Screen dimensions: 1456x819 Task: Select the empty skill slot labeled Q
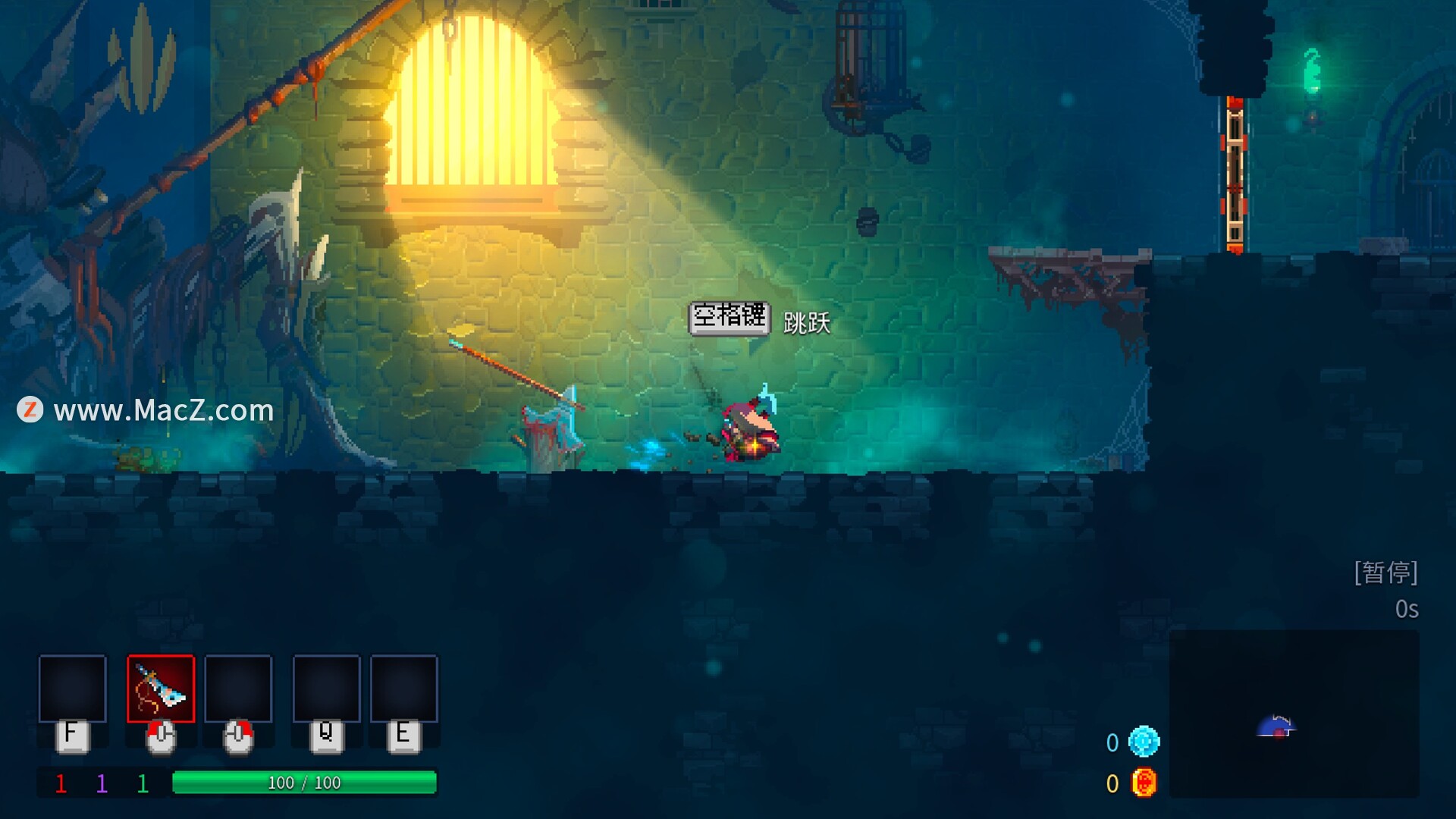click(326, 689)
